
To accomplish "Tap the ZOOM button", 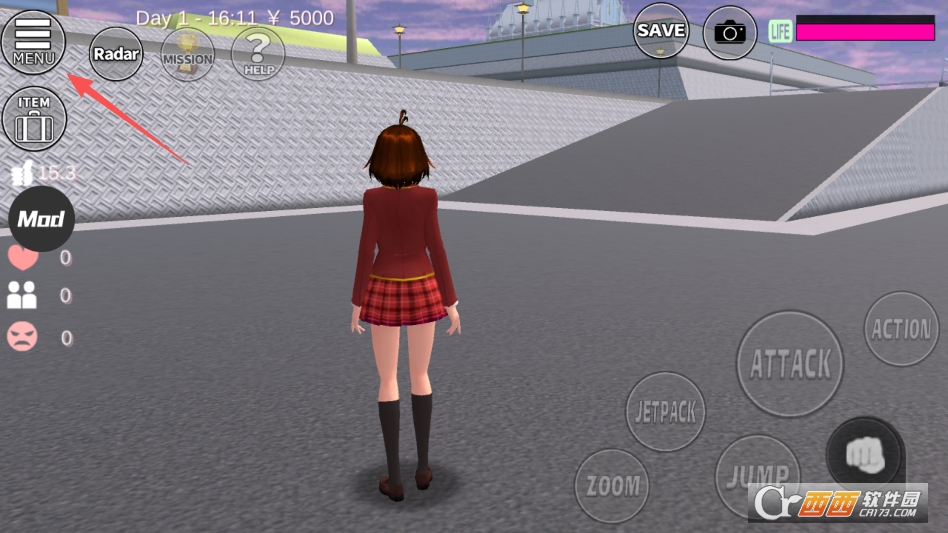I will click(x=612, y=486).
